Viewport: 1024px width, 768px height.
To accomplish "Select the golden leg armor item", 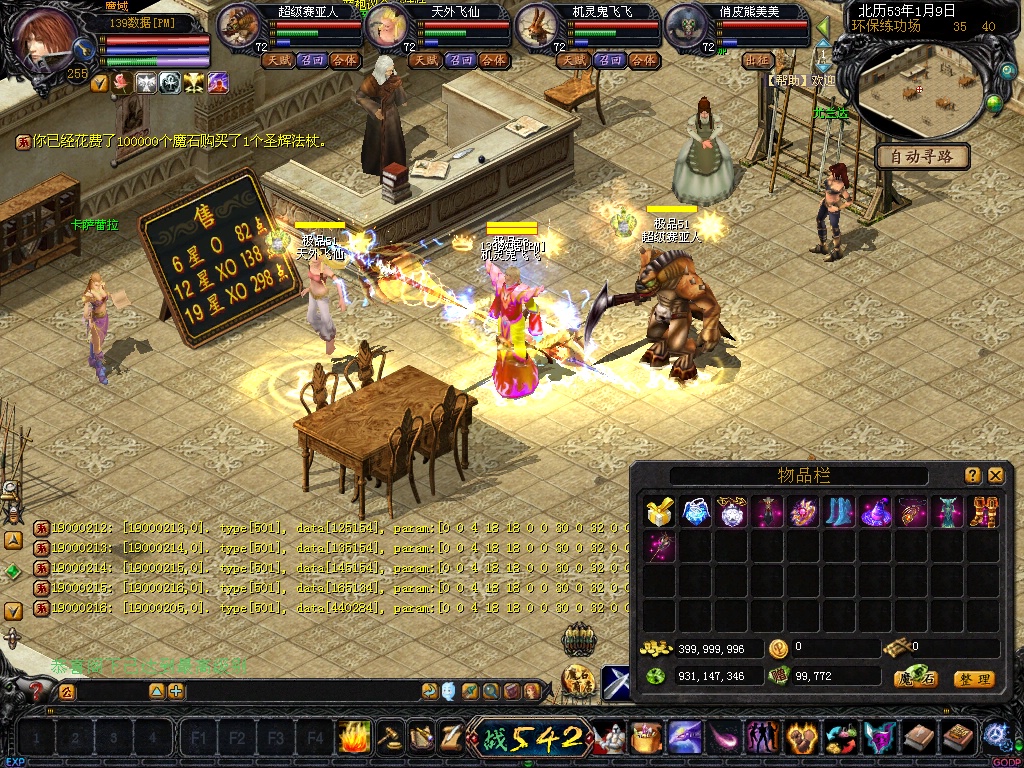I will click(x=984, y=512).
